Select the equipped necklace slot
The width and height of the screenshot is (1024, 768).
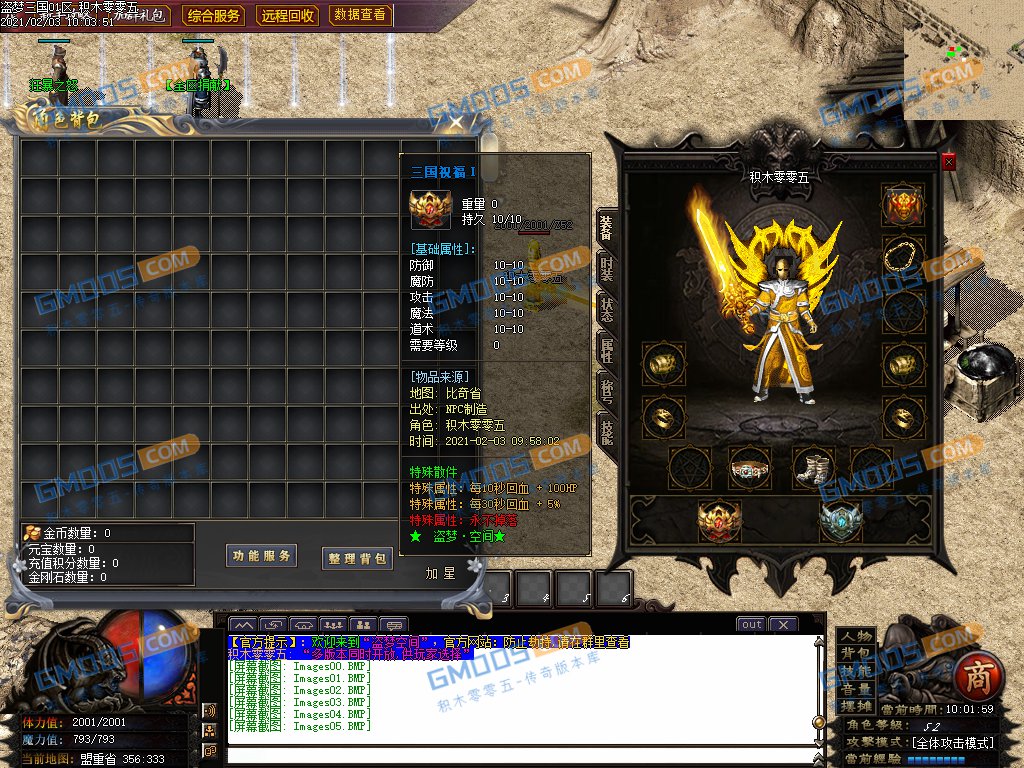click(902, 257)
